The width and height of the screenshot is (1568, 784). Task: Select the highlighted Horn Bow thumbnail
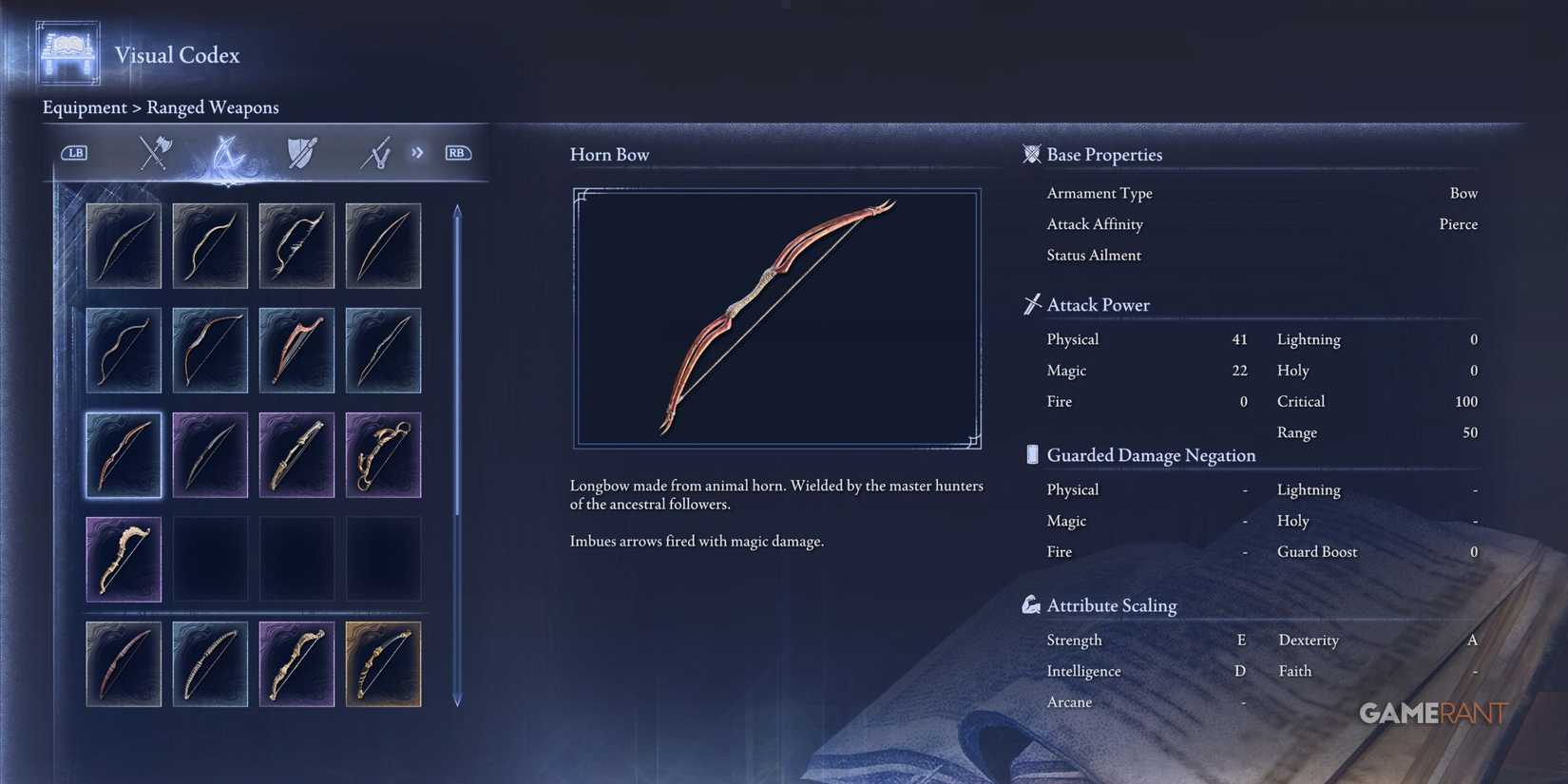click(124, 454)
